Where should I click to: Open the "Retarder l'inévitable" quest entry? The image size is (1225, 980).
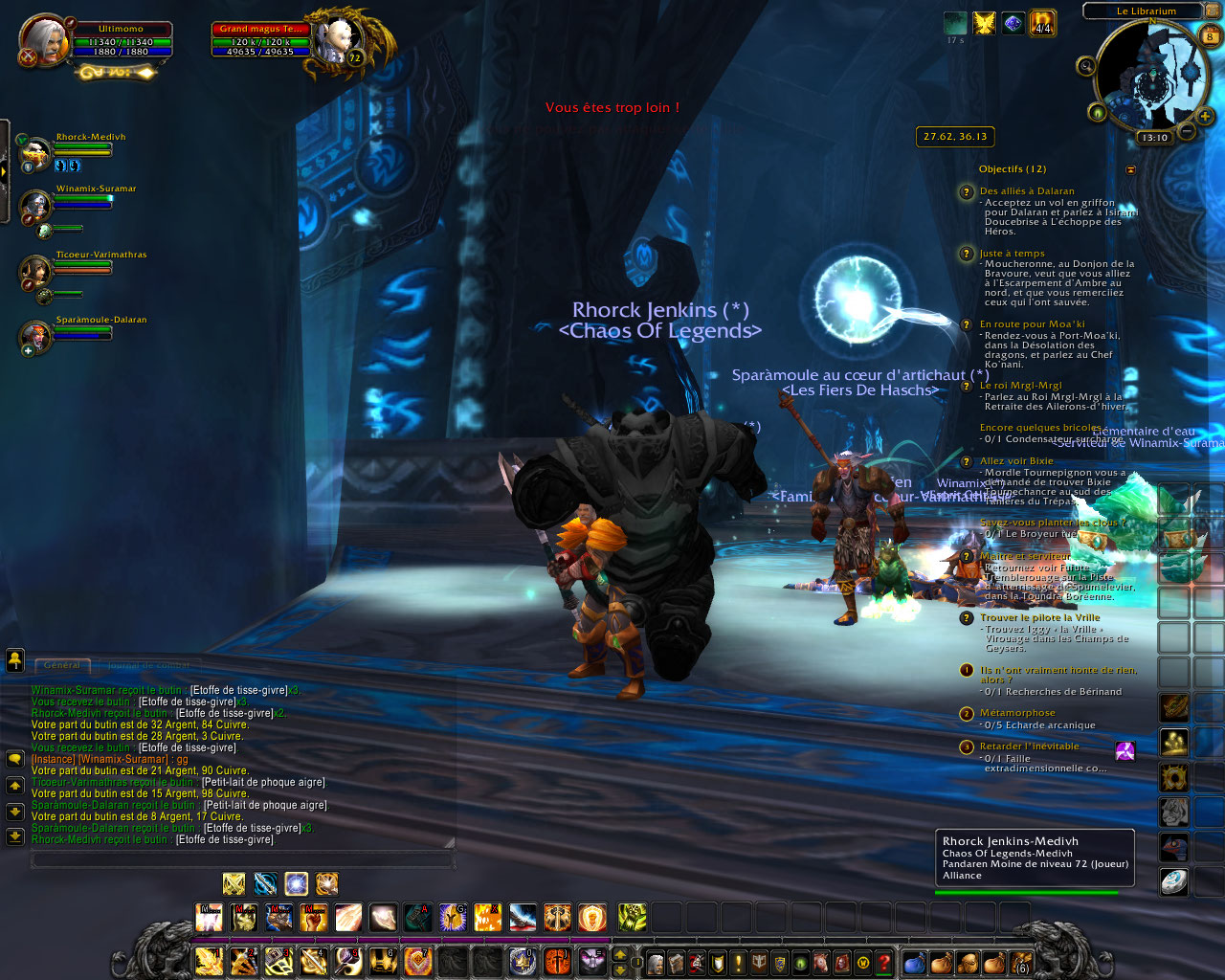point(1029,746)
